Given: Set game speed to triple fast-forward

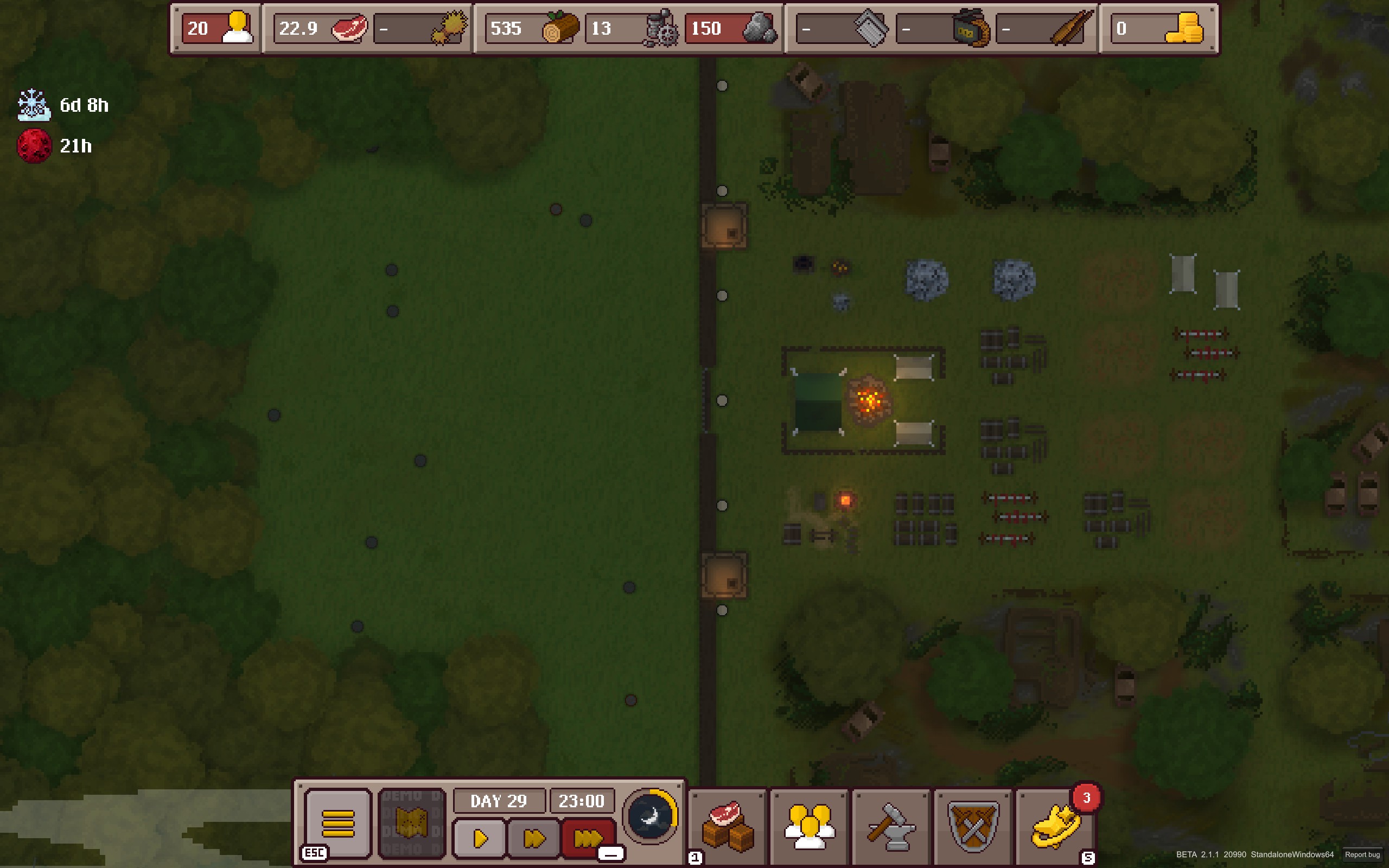Looking at the screenshot, I should (588, 839).
